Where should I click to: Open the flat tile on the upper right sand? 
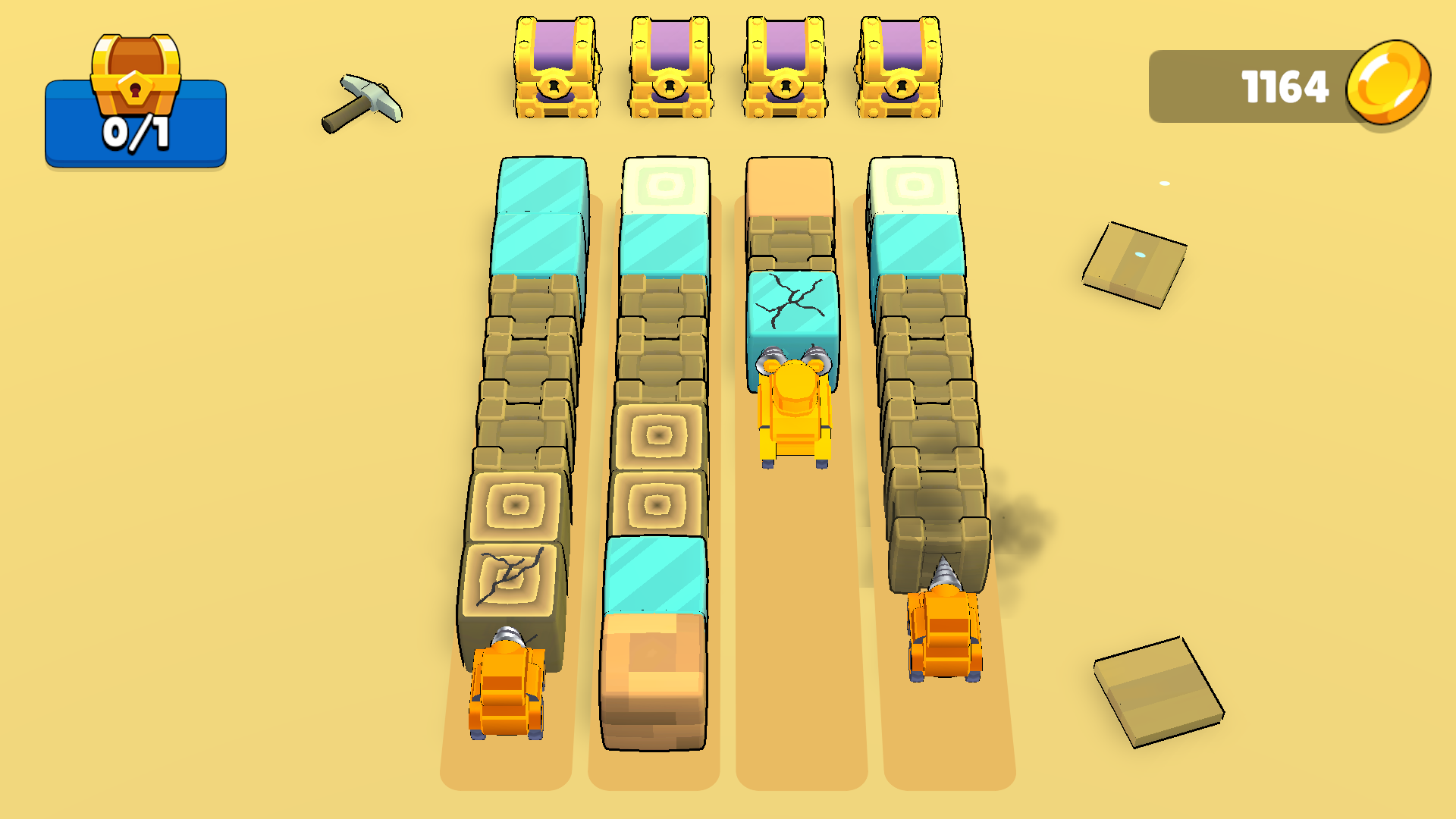coord(1134,265)
